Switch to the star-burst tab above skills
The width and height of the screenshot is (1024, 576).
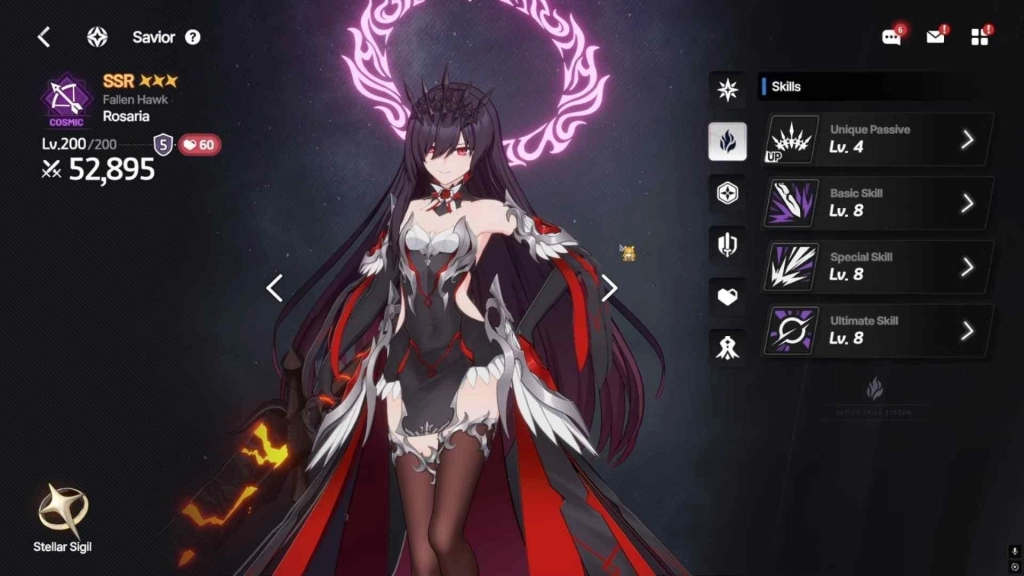728,90
